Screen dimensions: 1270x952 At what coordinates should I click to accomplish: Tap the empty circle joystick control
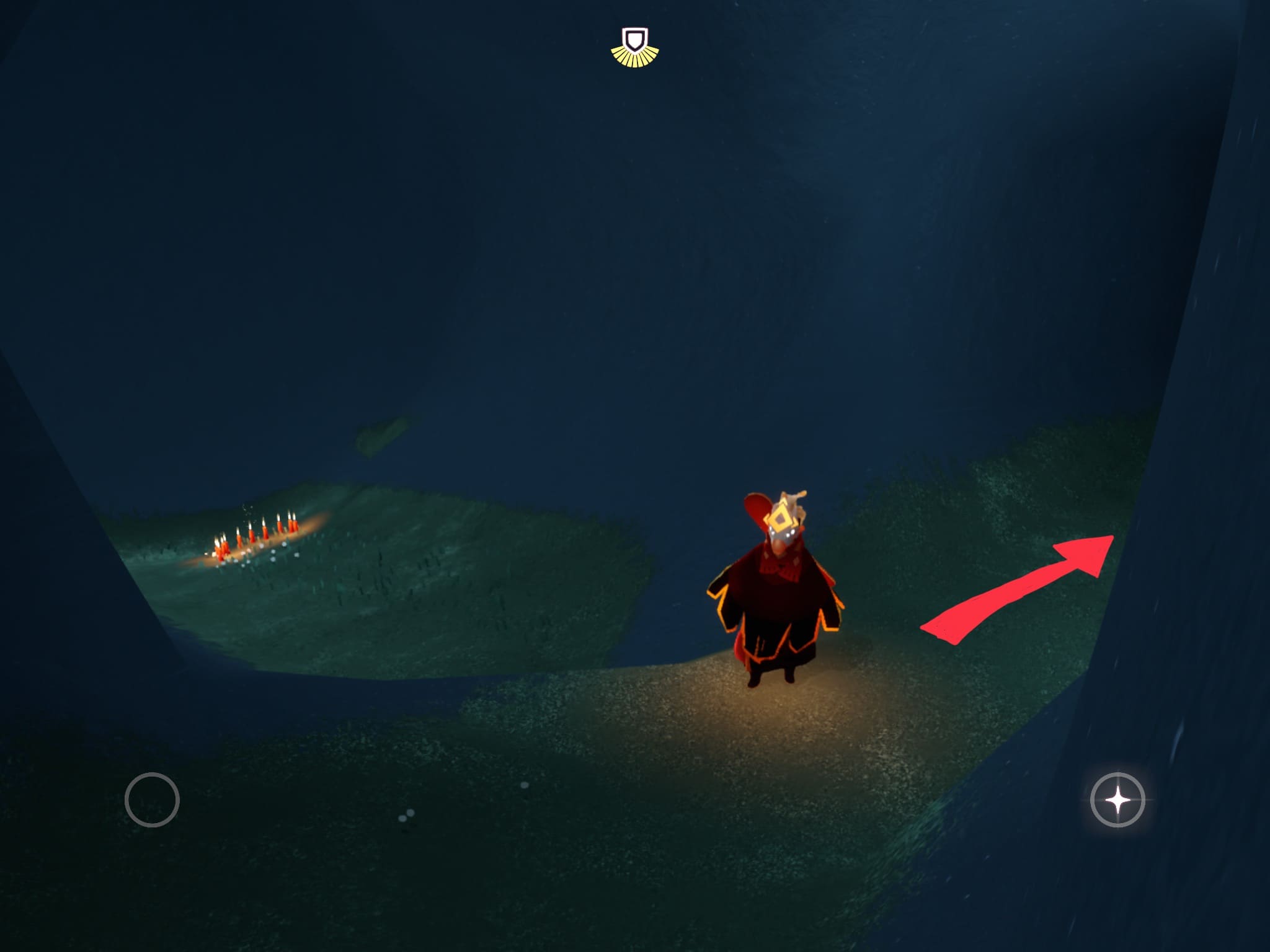[x=152, y=800]
